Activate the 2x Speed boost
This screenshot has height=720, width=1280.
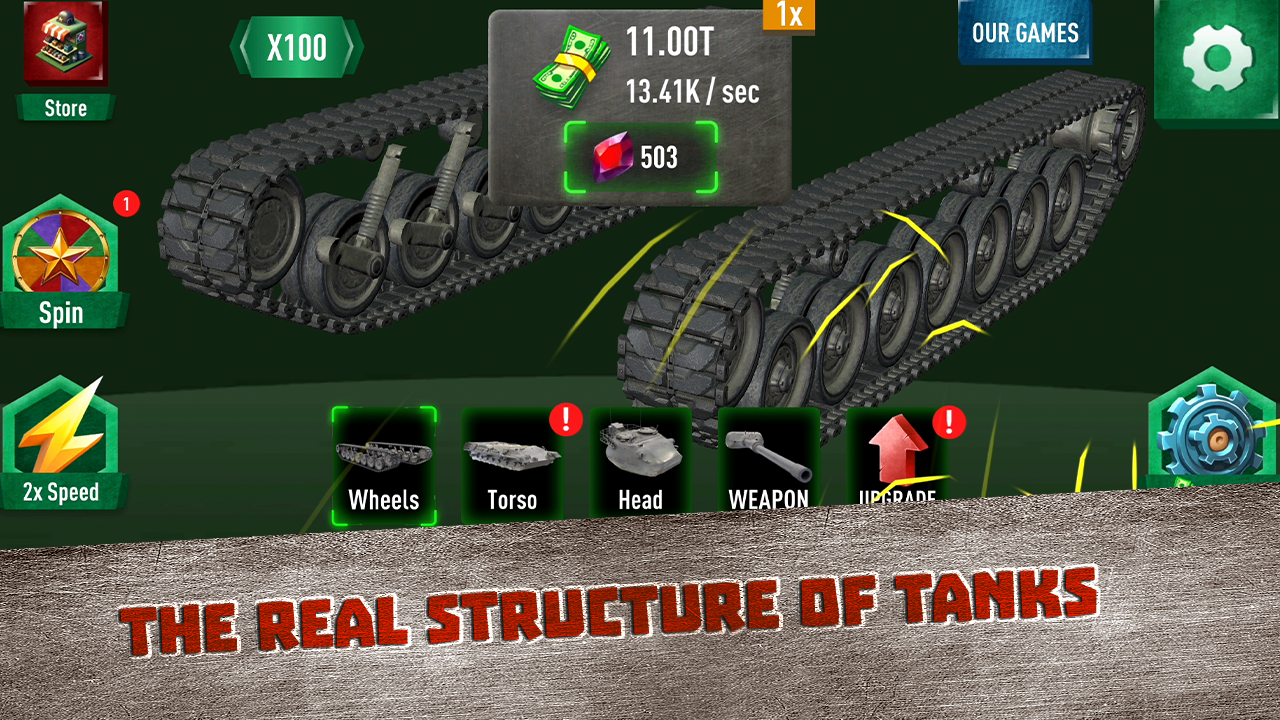pos(63,440)
